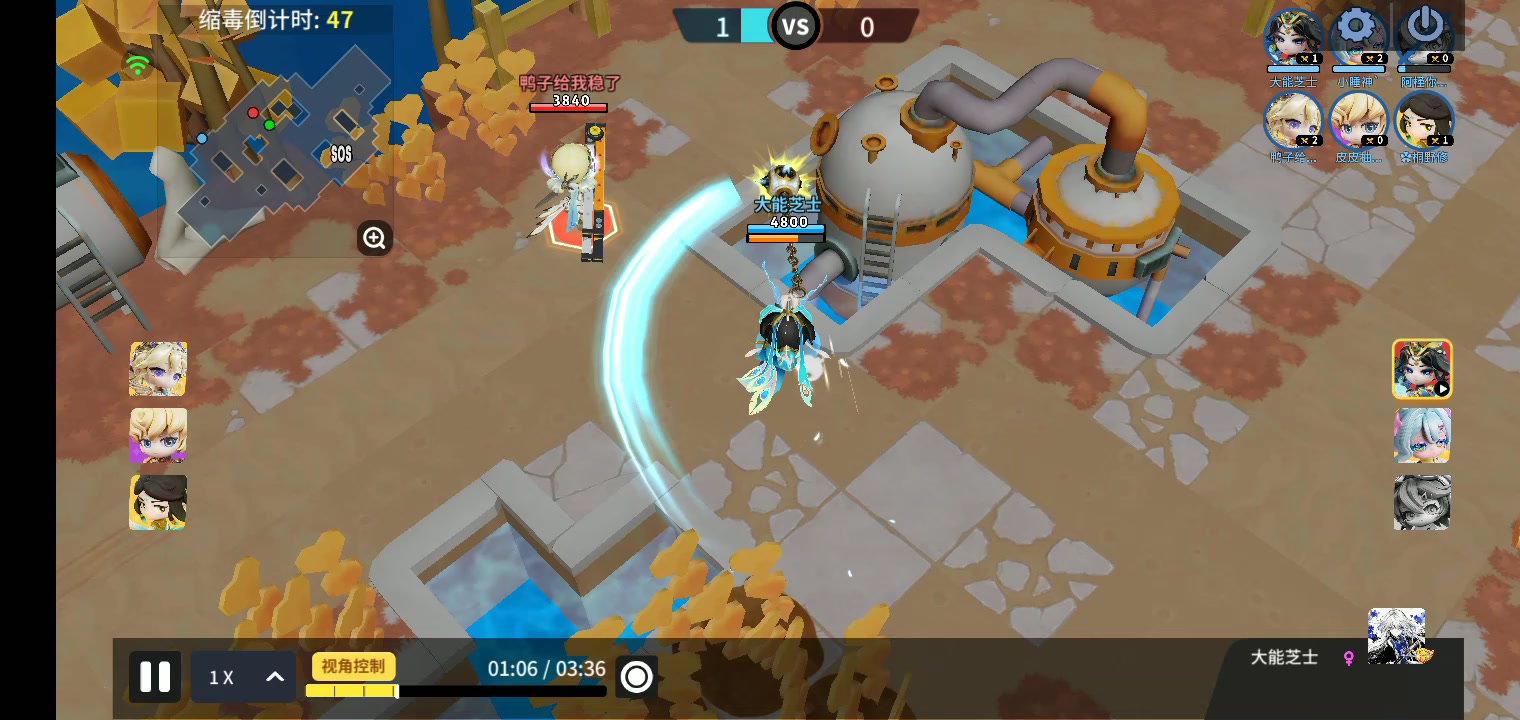Switch view to left team's middle blonde hero
Viewport: 1520px width, 720px height.
[158, 435]
